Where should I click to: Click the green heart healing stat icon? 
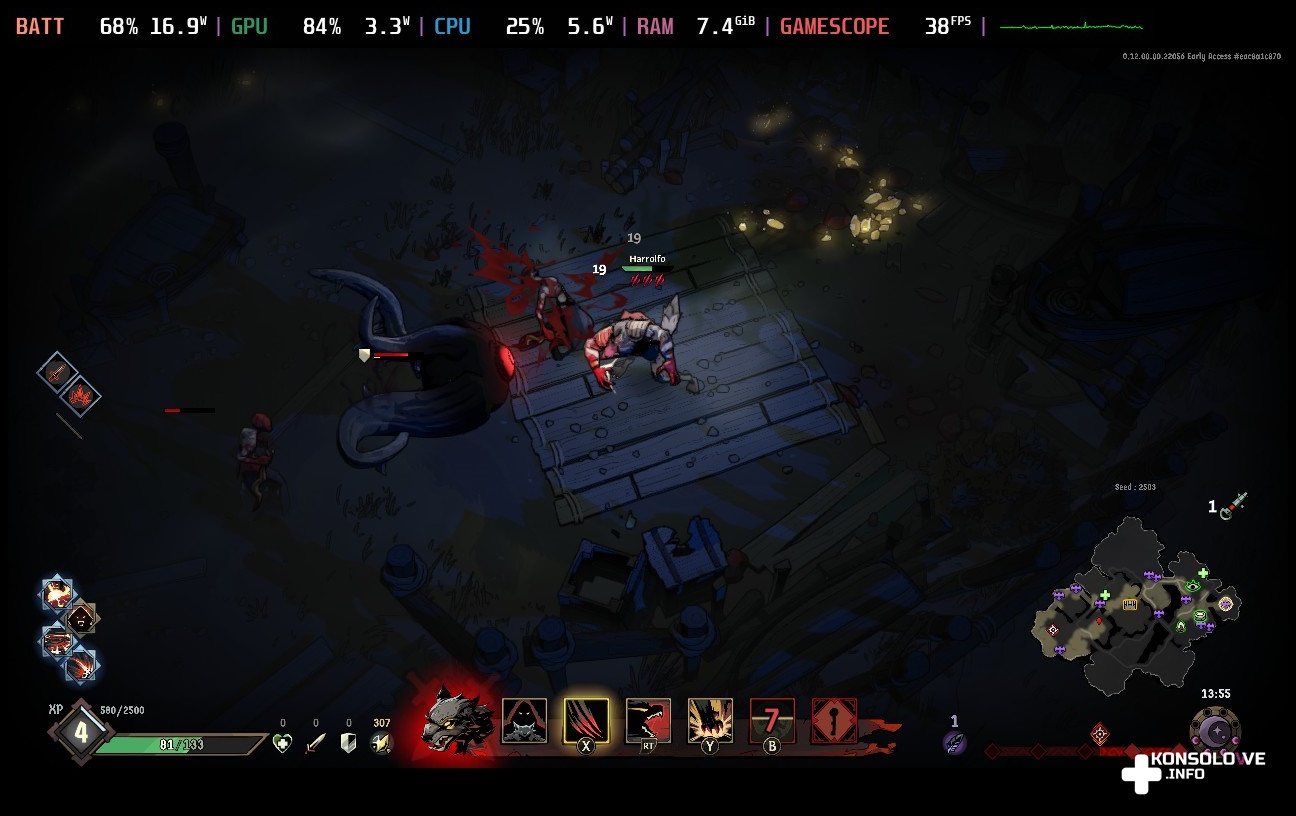tap(282, 743)
